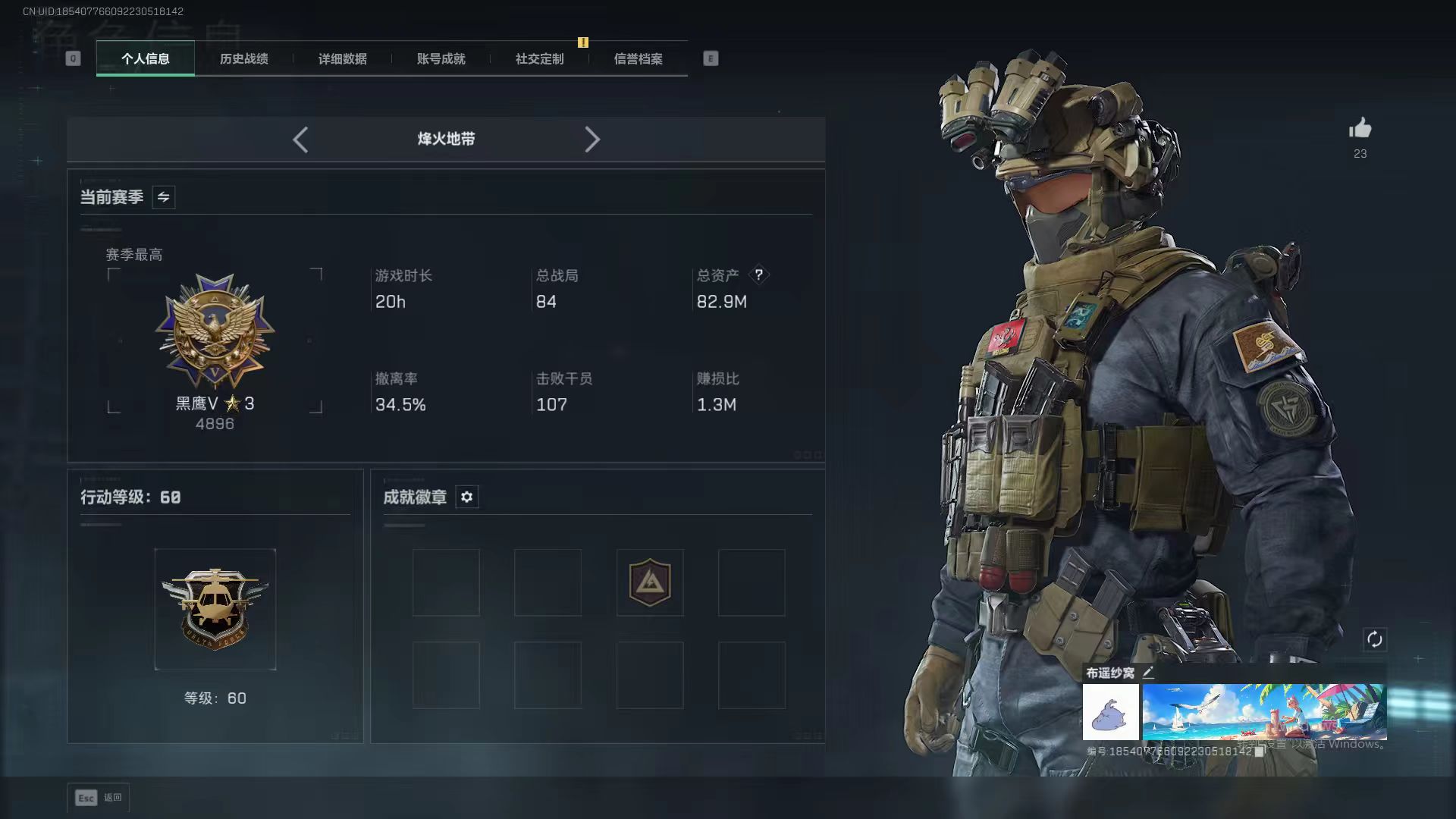This screenshot has width=1456, height=819.
Task: Open the helicopter operation level badge
Action: (x=215, y=609)
